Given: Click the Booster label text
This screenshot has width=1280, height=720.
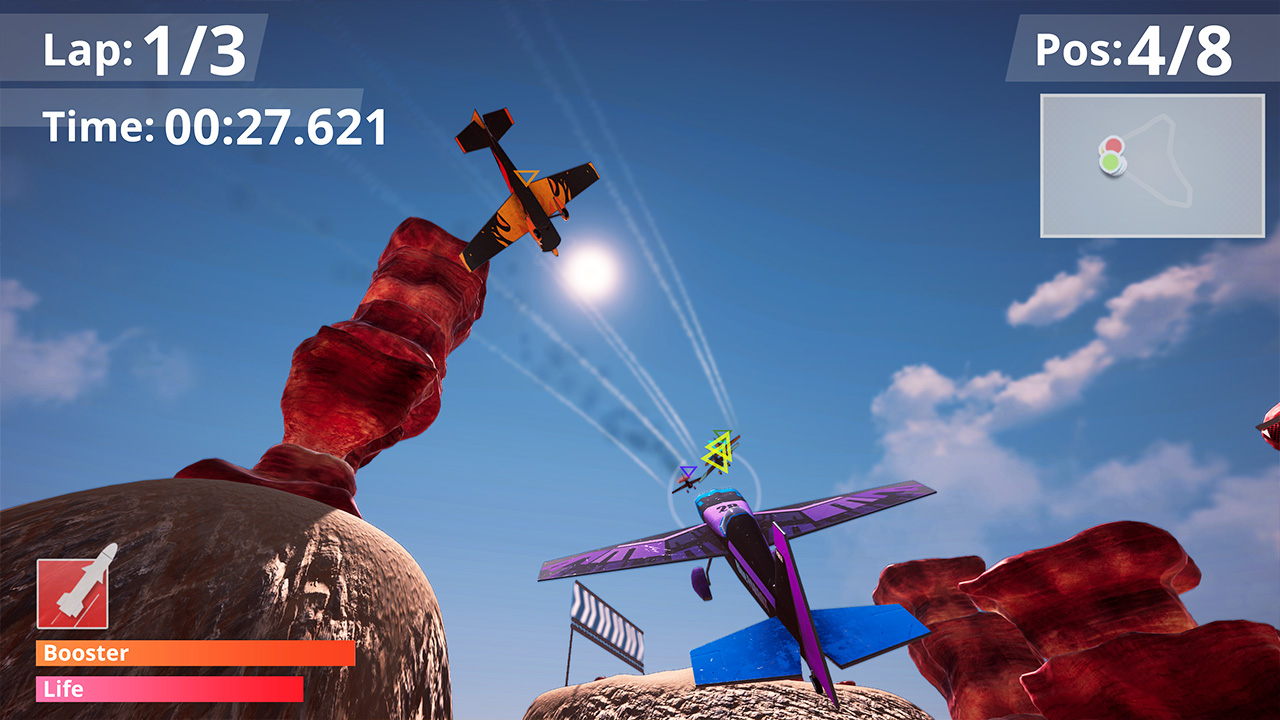Looking at the screenshot, I should (86, 654).
